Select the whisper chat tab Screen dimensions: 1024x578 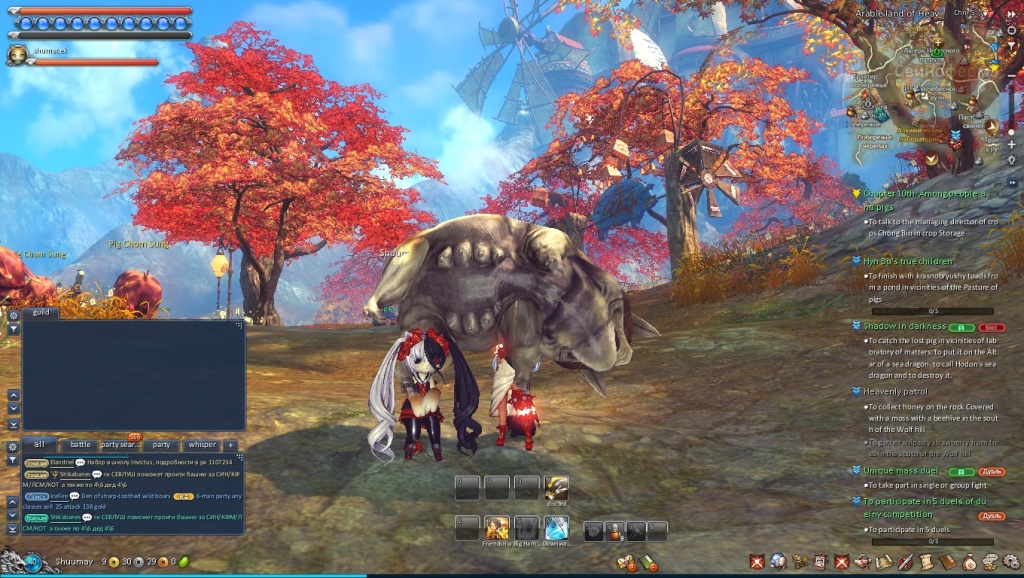coord(201,445)
